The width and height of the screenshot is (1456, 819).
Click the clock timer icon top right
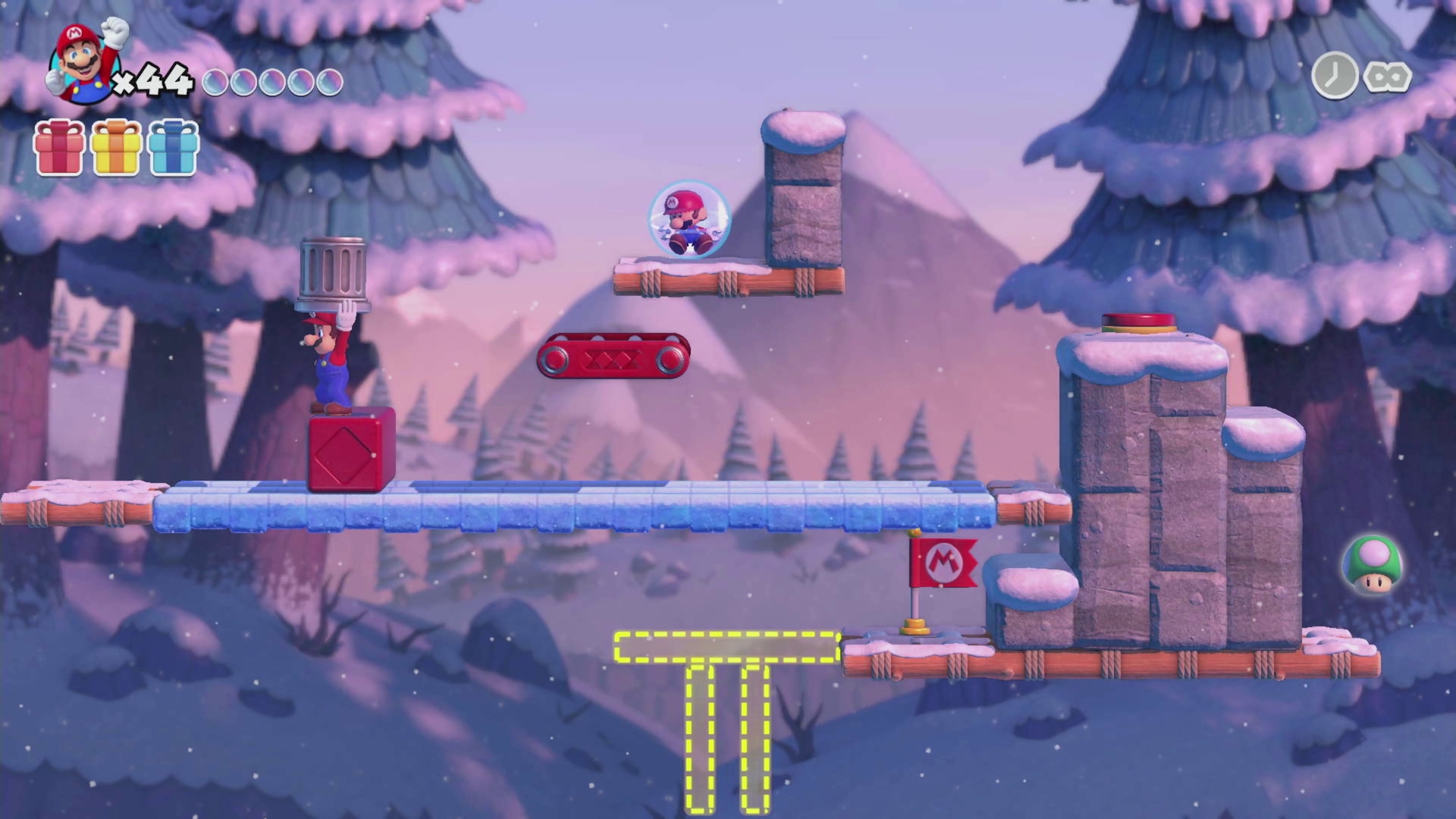click(1335, 76)
